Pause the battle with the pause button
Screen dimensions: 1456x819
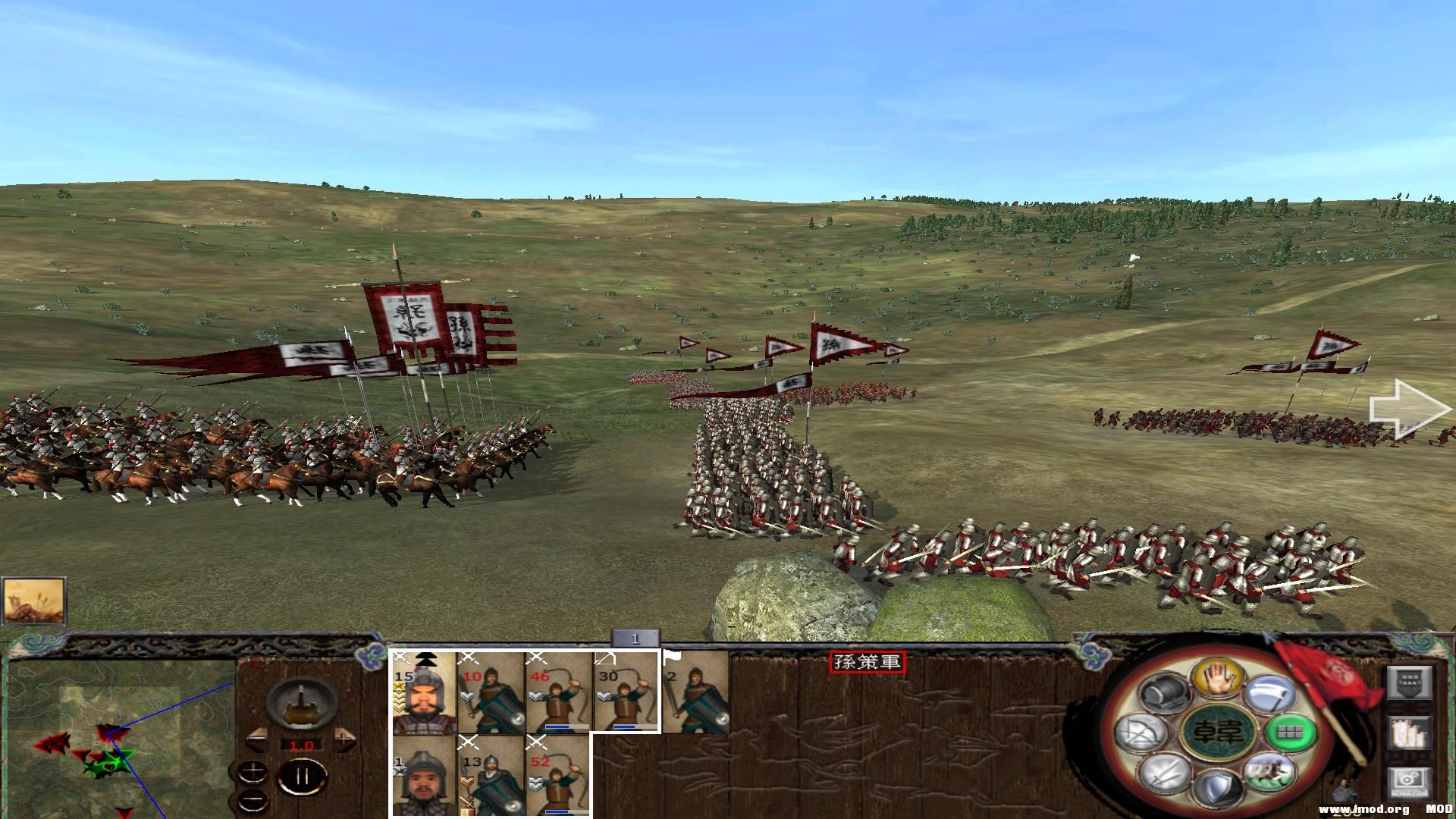303,775
